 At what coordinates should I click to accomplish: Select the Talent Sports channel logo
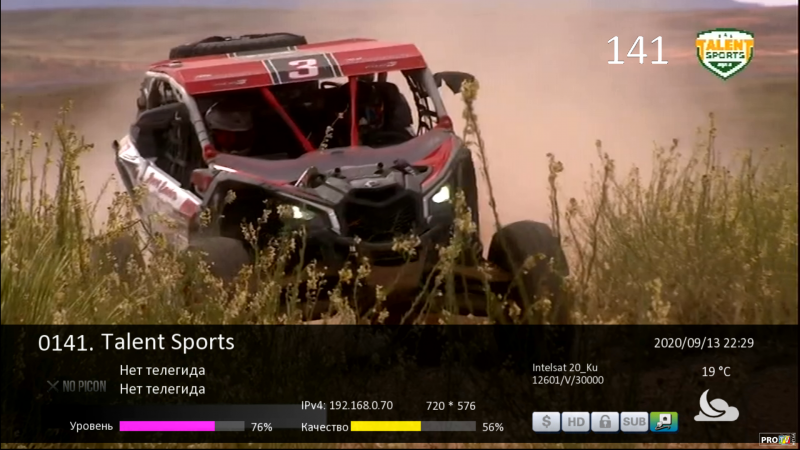725,52
